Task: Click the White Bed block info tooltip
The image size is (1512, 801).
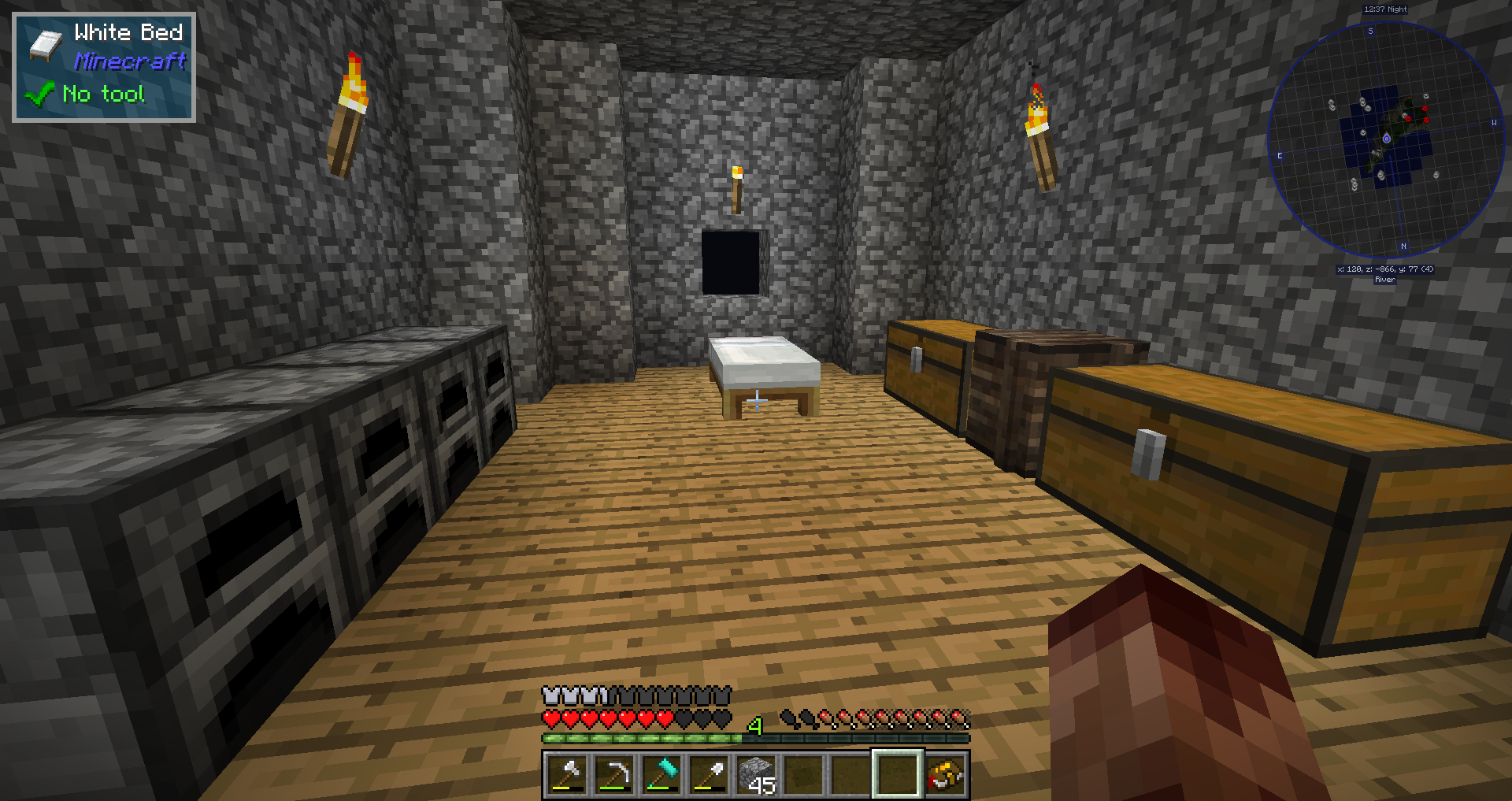Action: [x=104, y=67]
